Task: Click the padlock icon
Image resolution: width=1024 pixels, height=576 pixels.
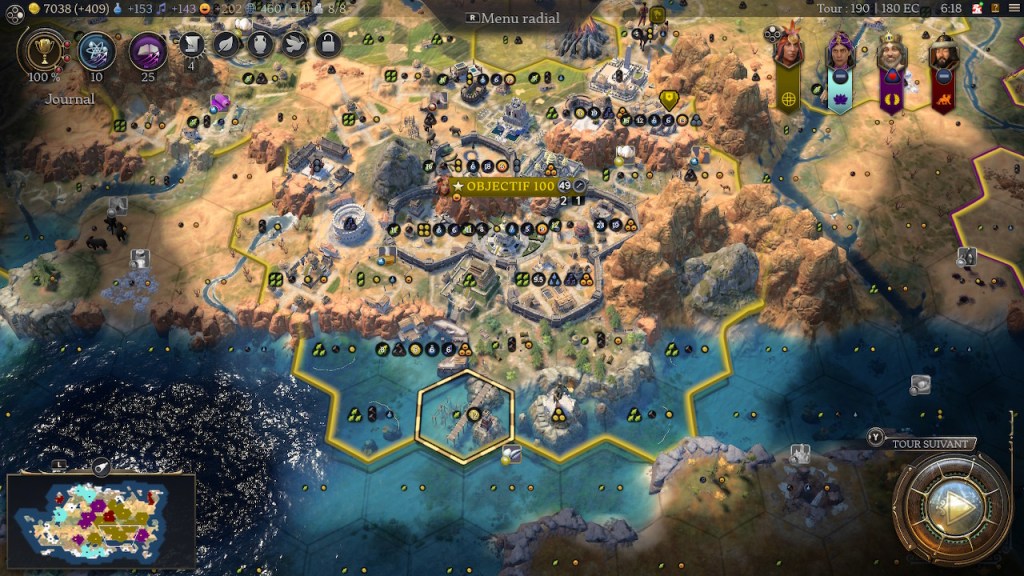Action: pos(326,44)
